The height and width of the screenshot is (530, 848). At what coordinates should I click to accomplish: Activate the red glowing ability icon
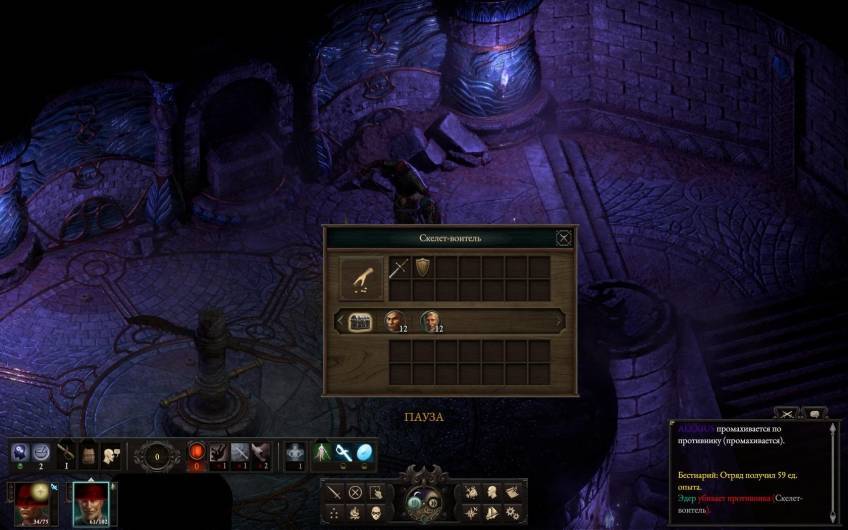click(197, 453)
